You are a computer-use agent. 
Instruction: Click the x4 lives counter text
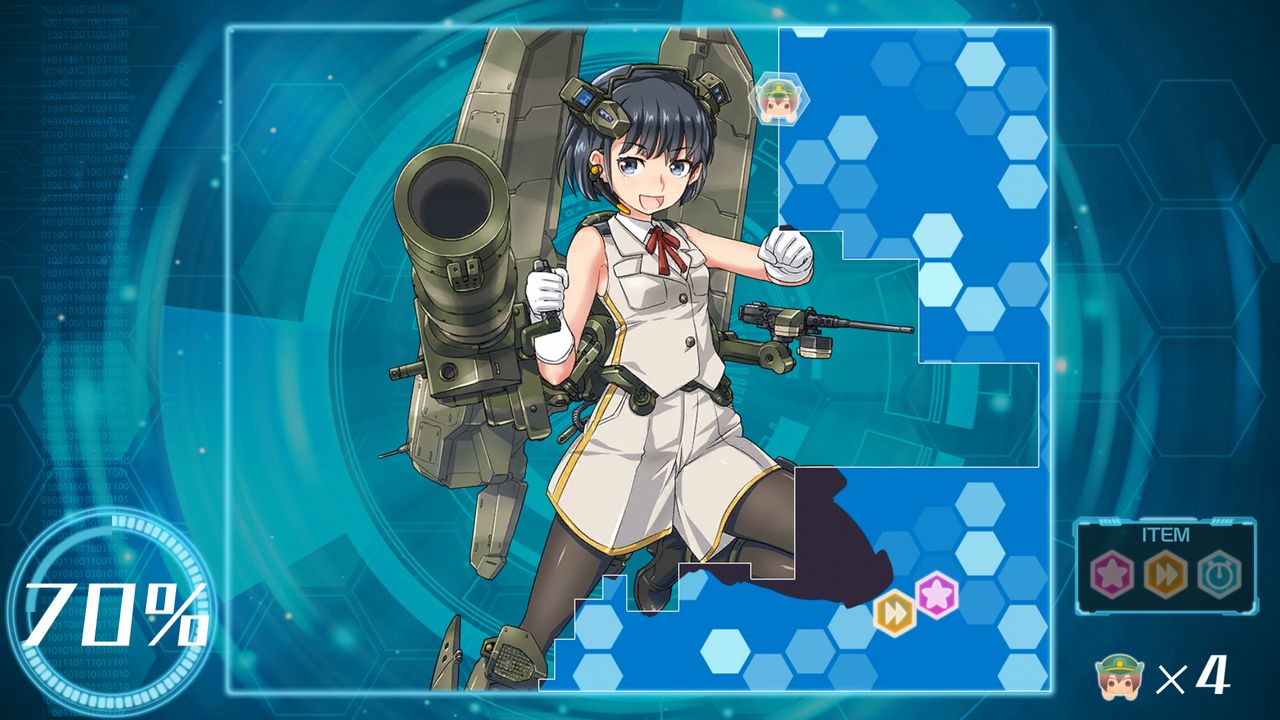(x=1197, y=678)
